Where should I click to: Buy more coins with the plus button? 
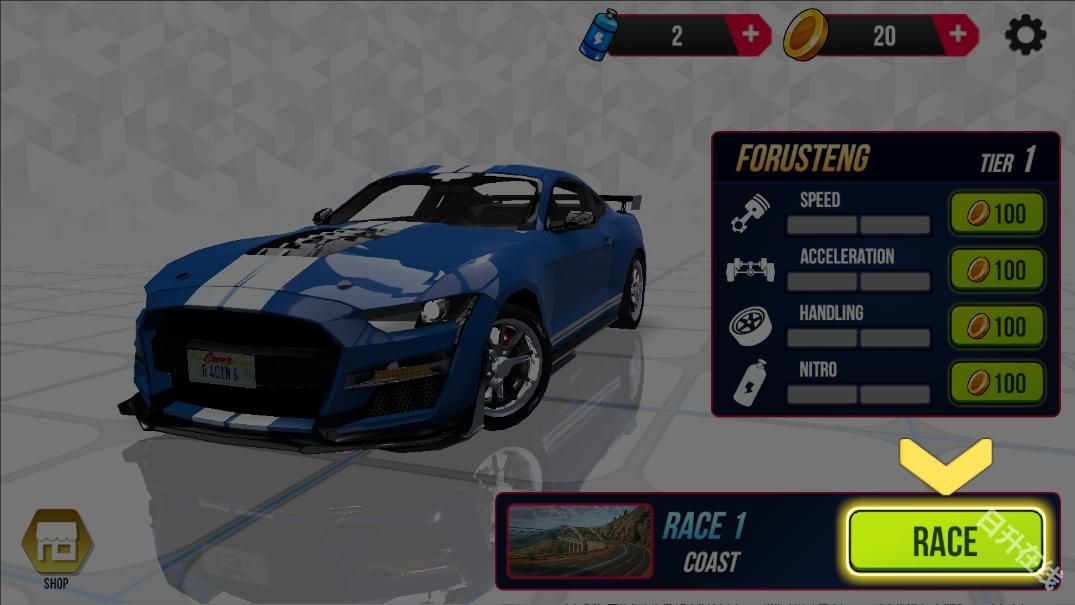point(958,36)
